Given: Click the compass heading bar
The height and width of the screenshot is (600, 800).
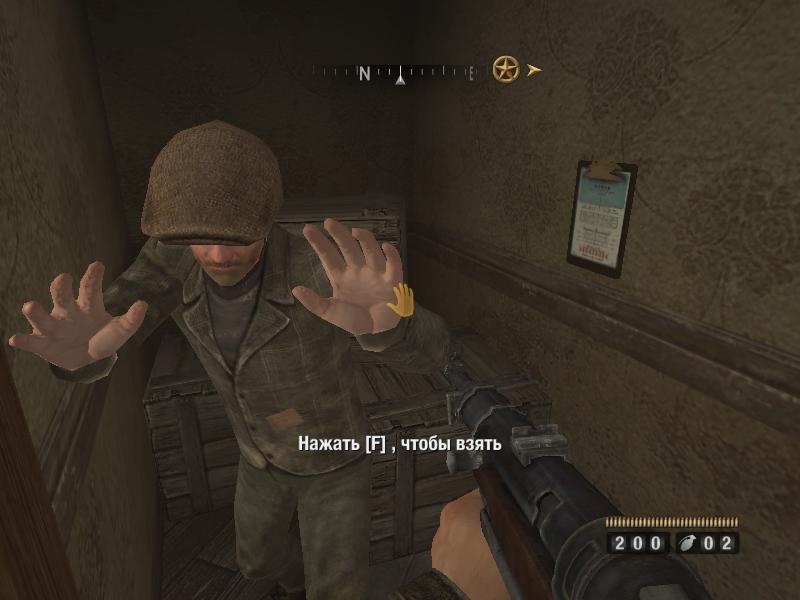Looking at the screenshot, I should pos(397,72).
